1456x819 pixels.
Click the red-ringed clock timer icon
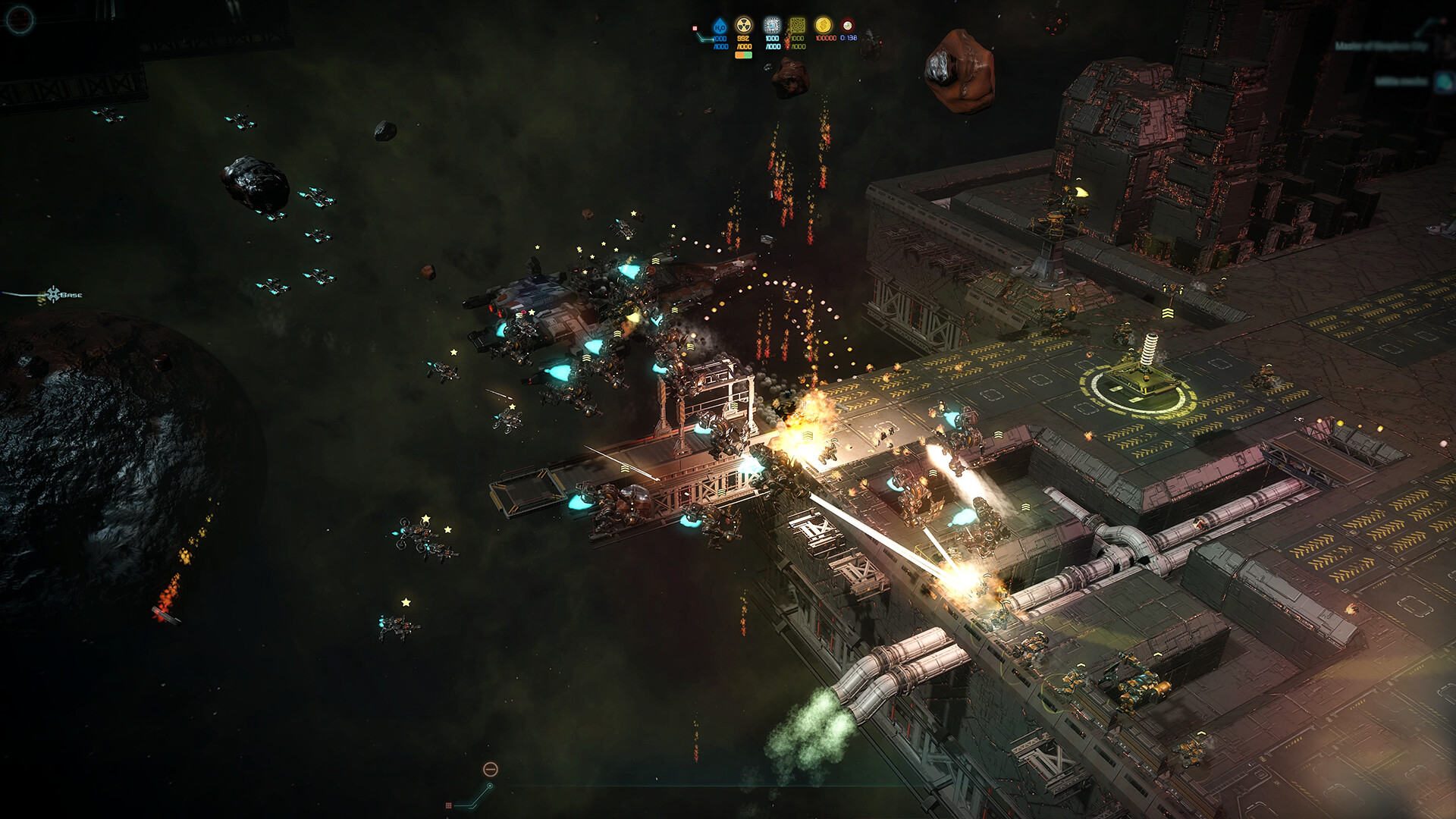coord(848,26)
